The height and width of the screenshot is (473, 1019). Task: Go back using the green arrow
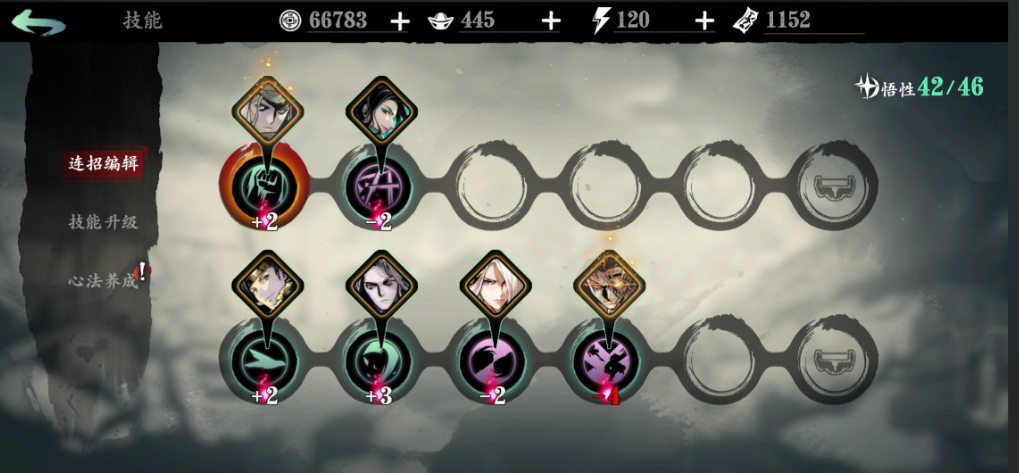(x=39, y=21)
